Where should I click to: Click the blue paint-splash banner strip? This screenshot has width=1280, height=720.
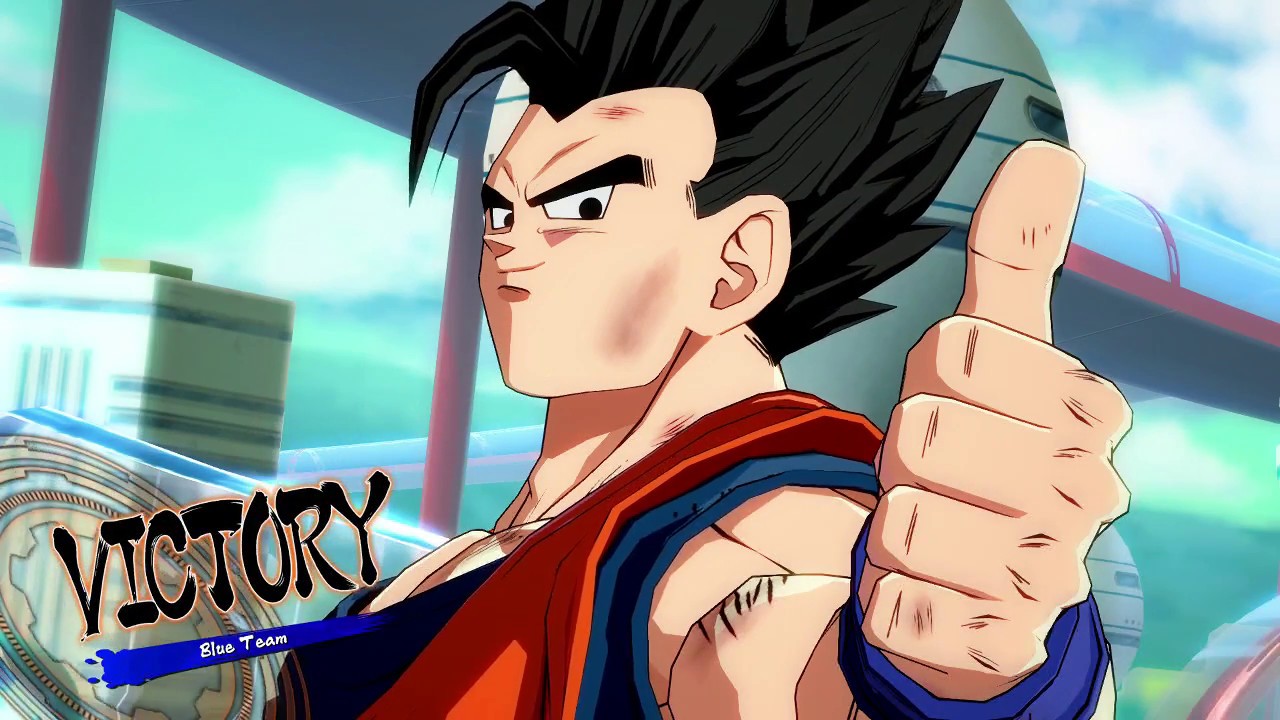click(180, 655)
